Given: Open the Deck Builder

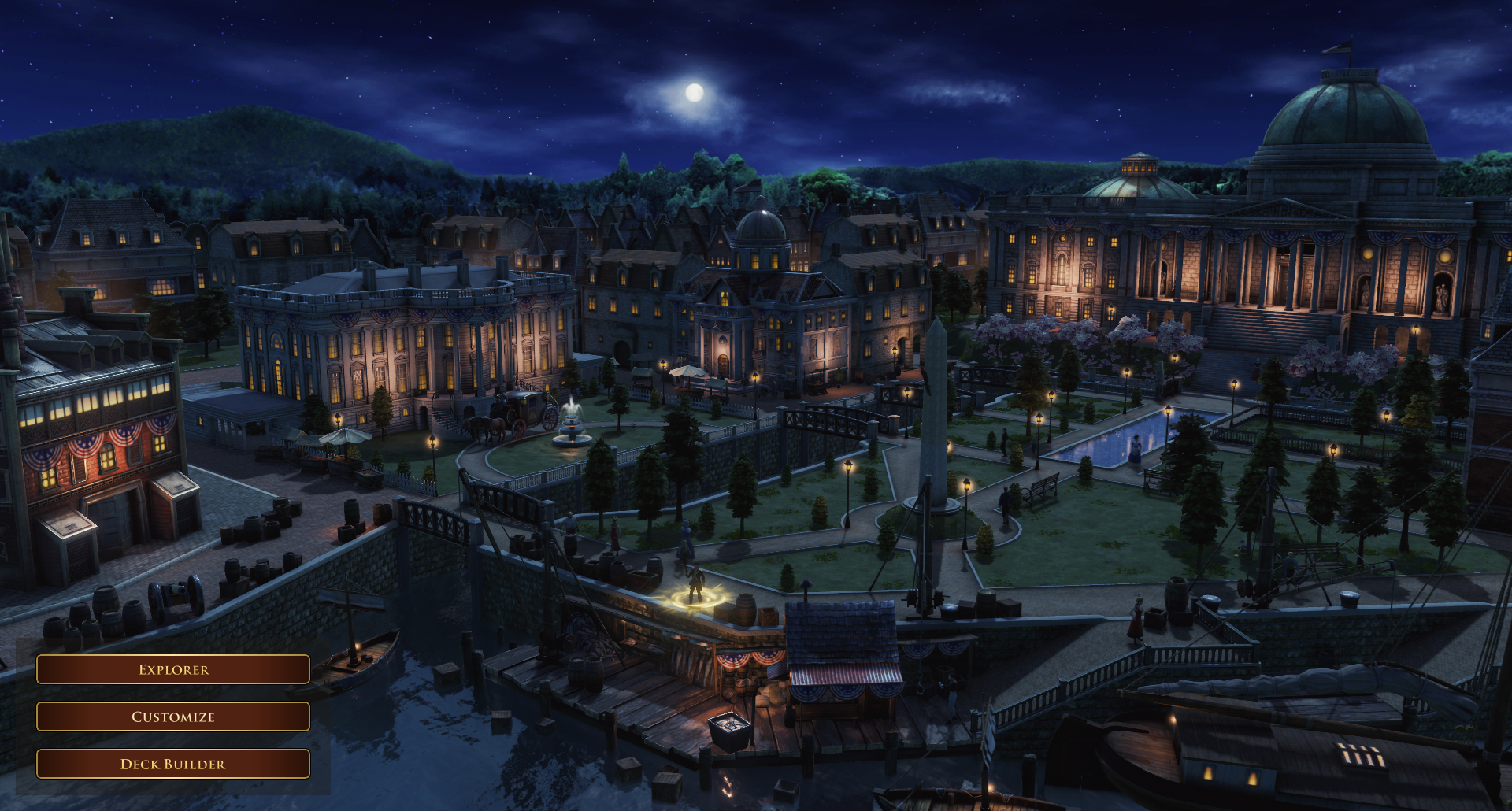Looking at the screenshot, I should (x=173, y=764).
